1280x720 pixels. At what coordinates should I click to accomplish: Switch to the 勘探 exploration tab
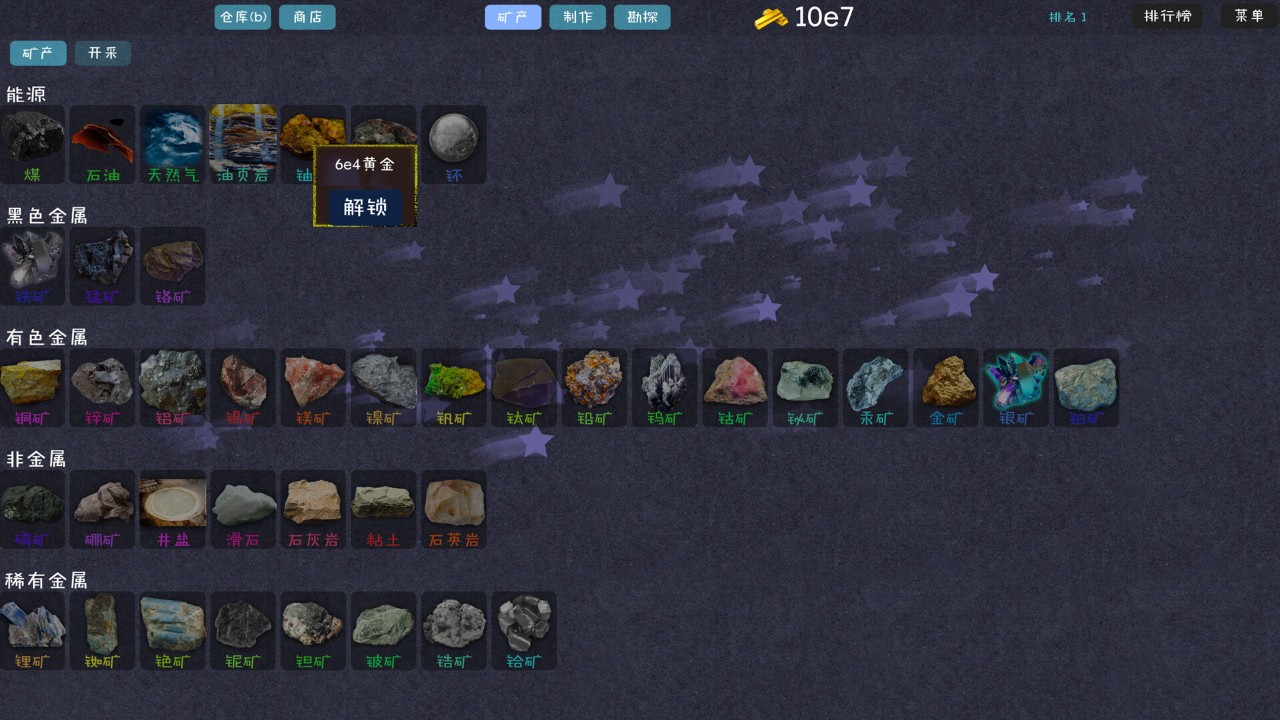pos(642,17)
